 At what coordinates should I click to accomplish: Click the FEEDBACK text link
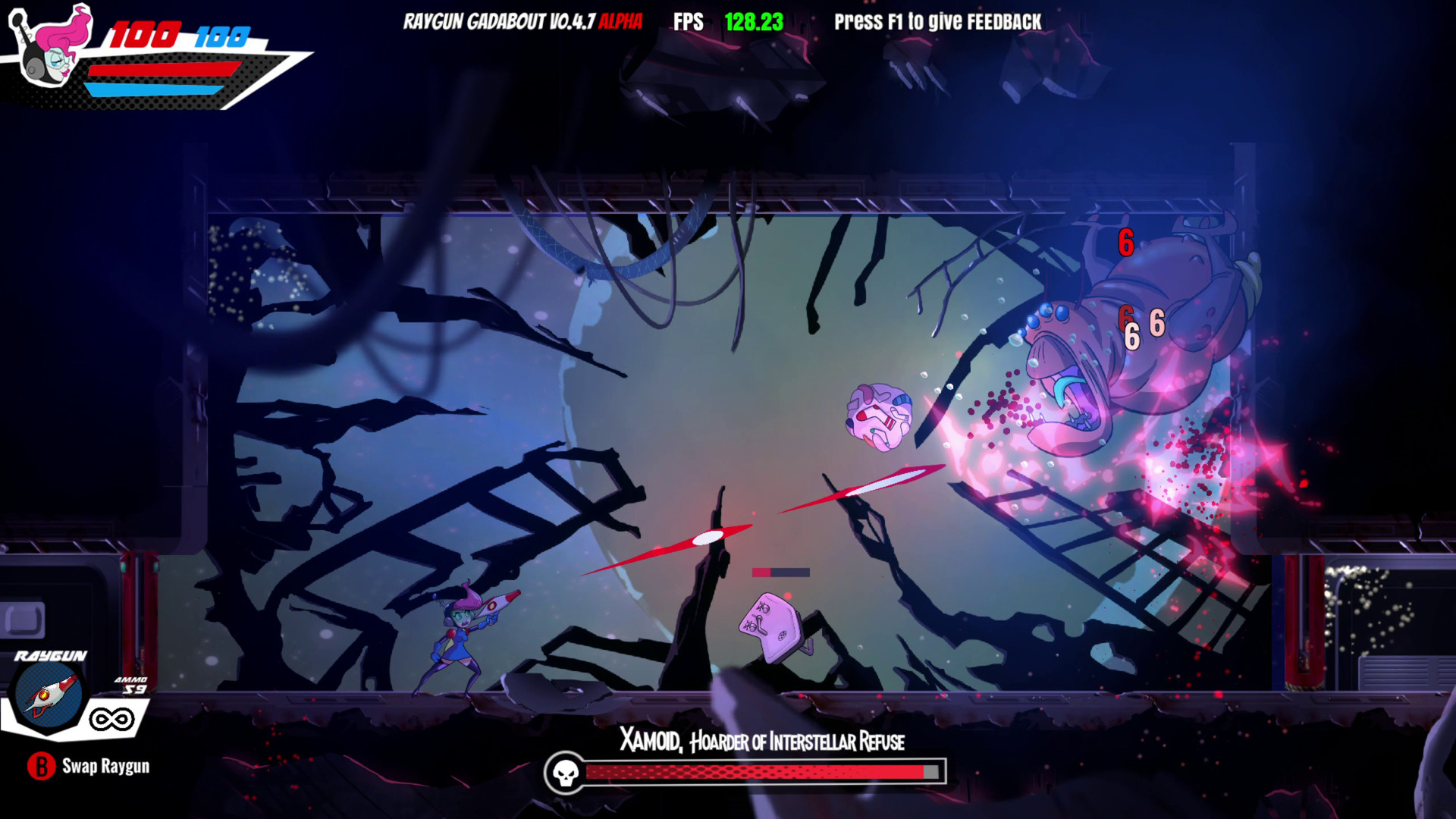tap(1003, 22)
